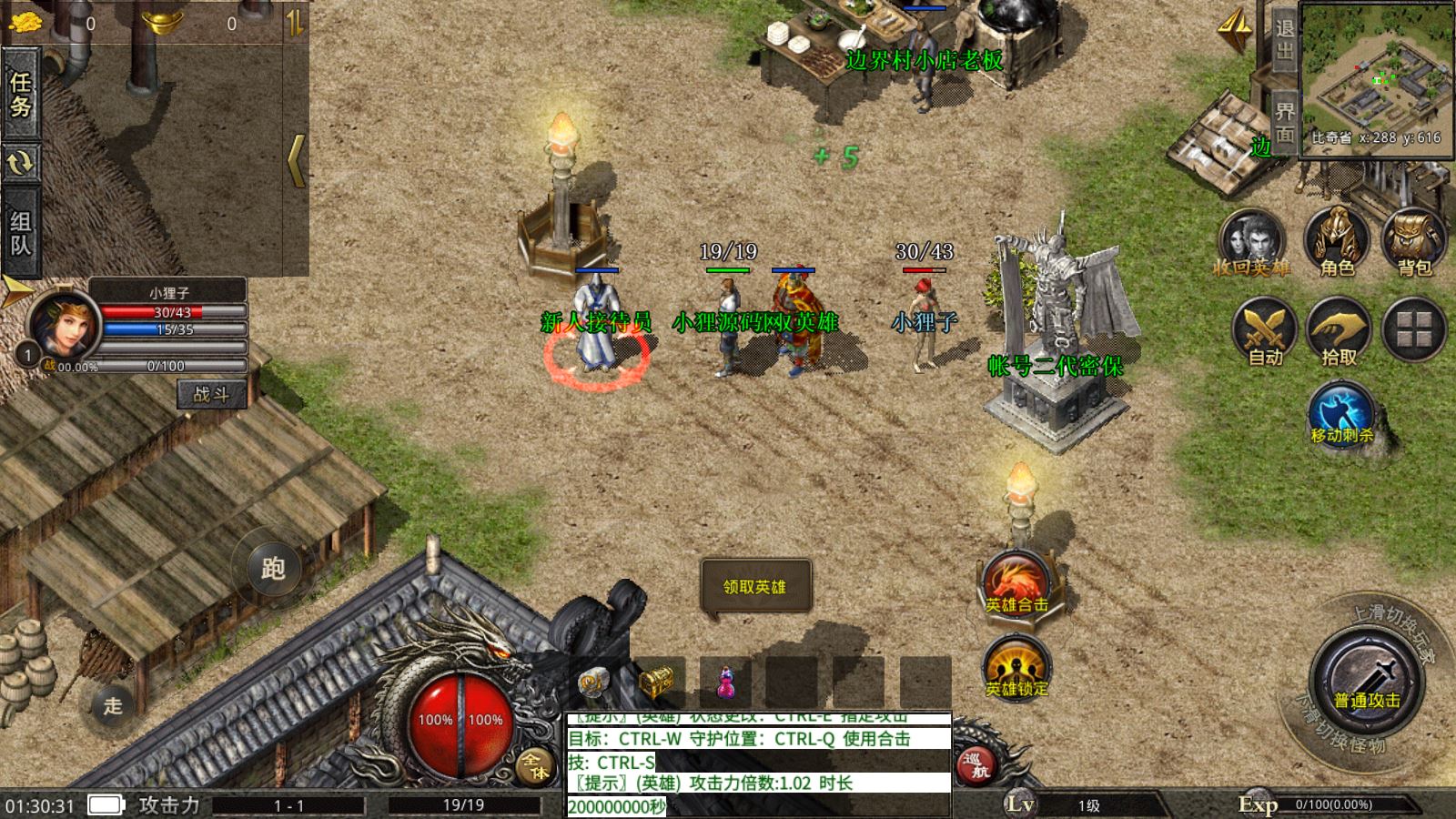Switch movement to 跑 run mode
The image size is (1456, 819).
coord(273,569)
